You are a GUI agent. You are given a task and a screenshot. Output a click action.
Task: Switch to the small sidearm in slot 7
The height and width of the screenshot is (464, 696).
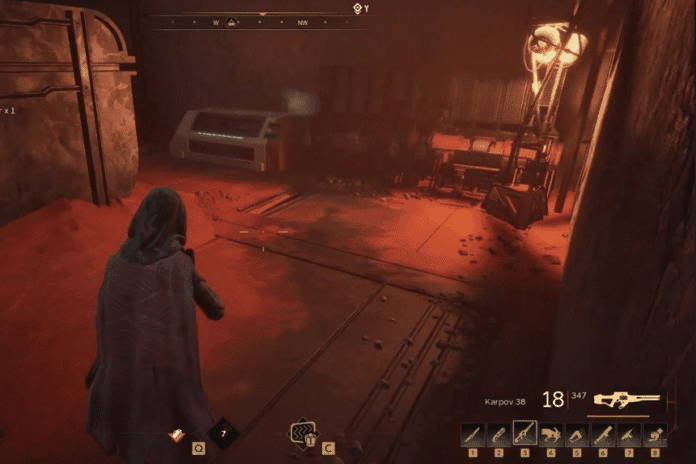tap(629, 434)
